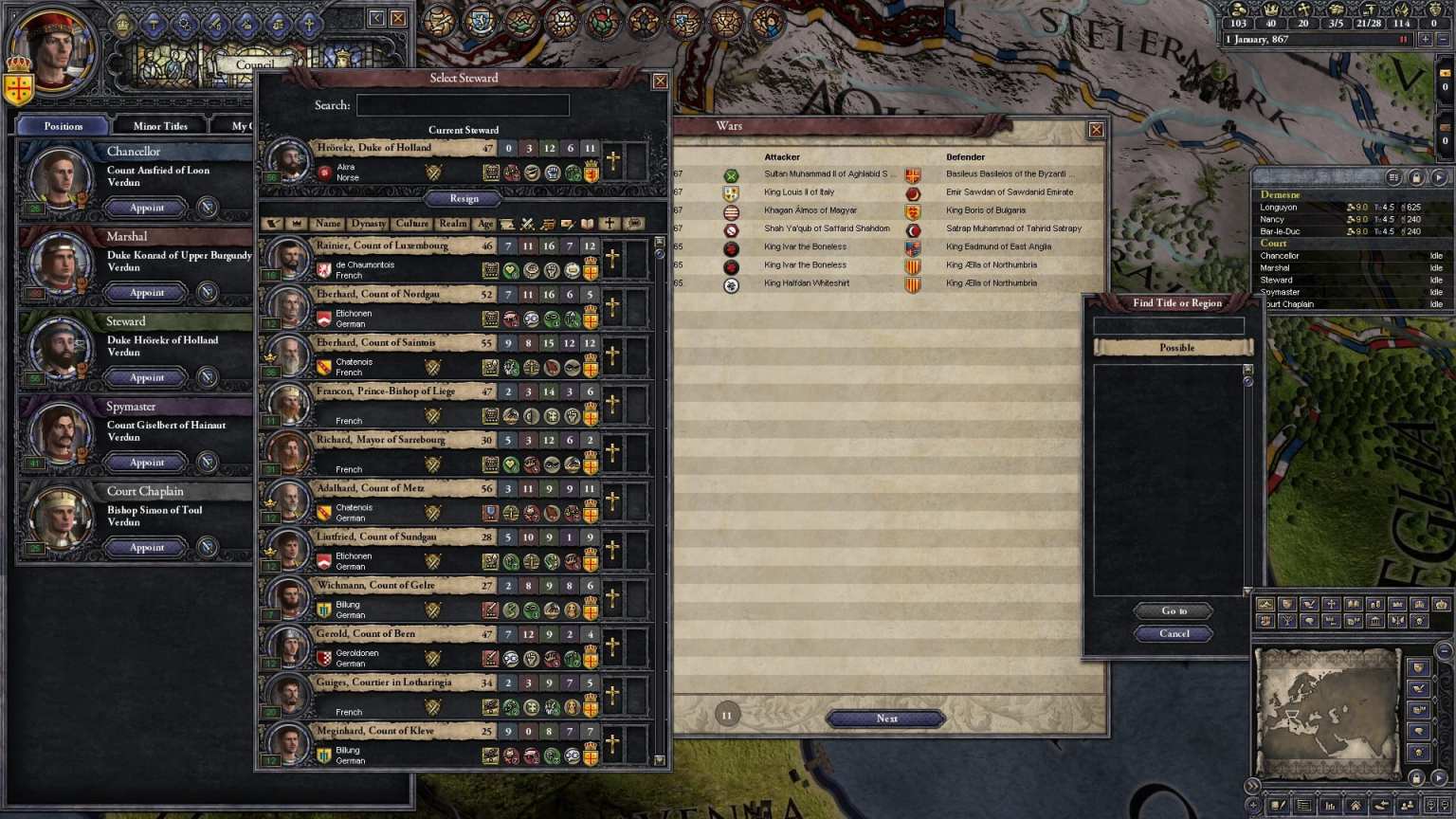Switch to the crown realms map mode

pyautogui.click(x=1441, y=604)
